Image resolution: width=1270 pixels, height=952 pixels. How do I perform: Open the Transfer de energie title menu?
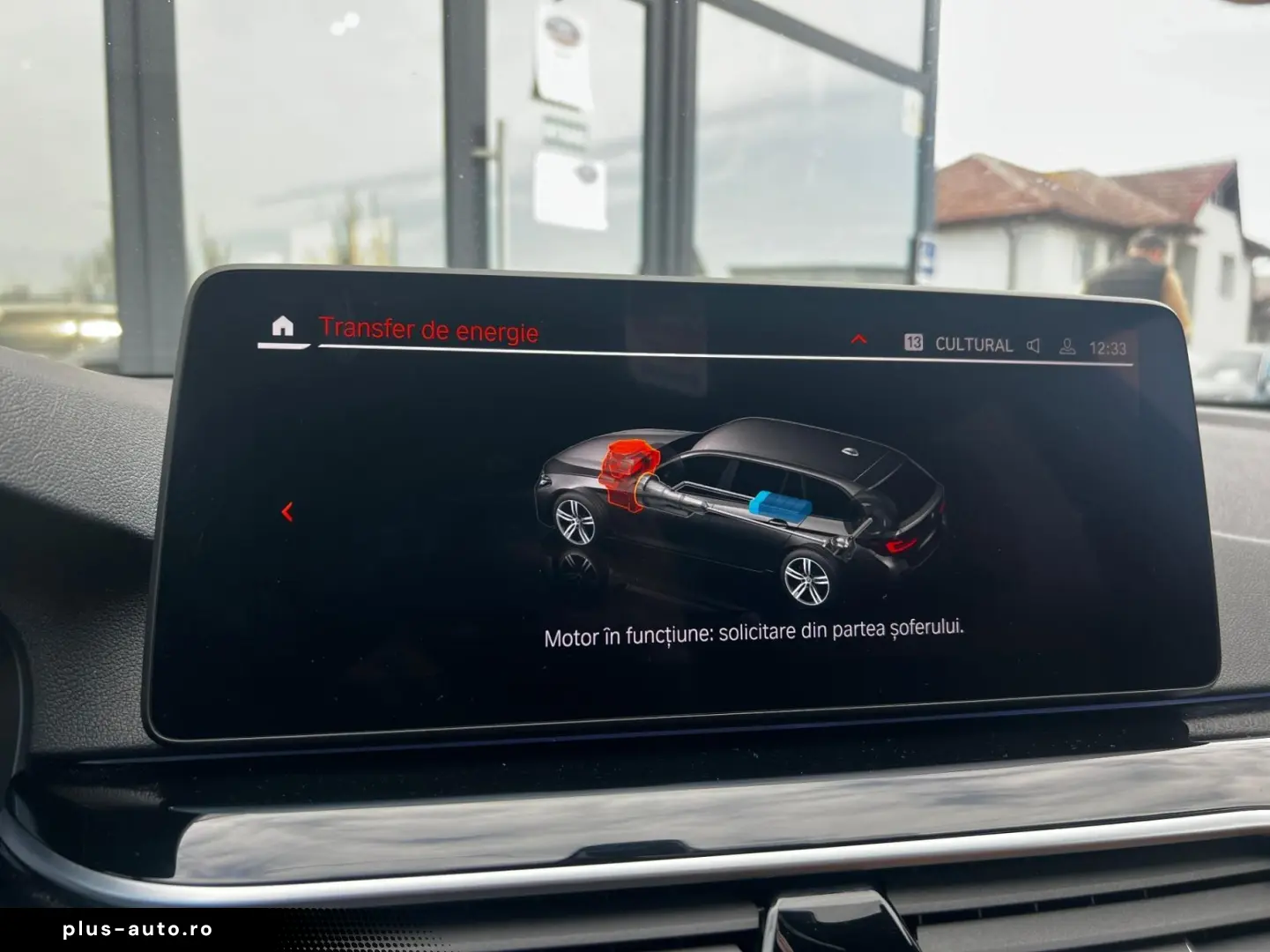(x=429, y=329)
